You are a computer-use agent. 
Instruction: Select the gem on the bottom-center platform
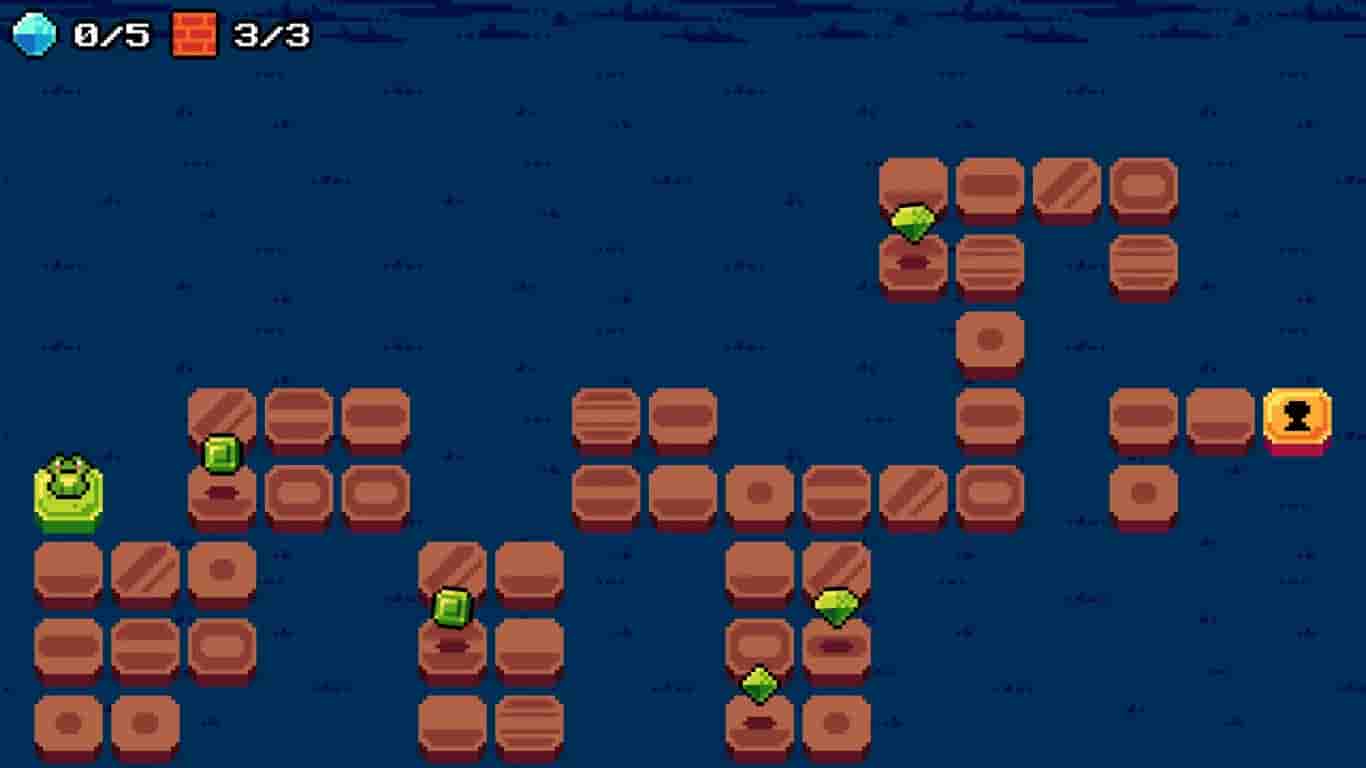click(450, 604)
